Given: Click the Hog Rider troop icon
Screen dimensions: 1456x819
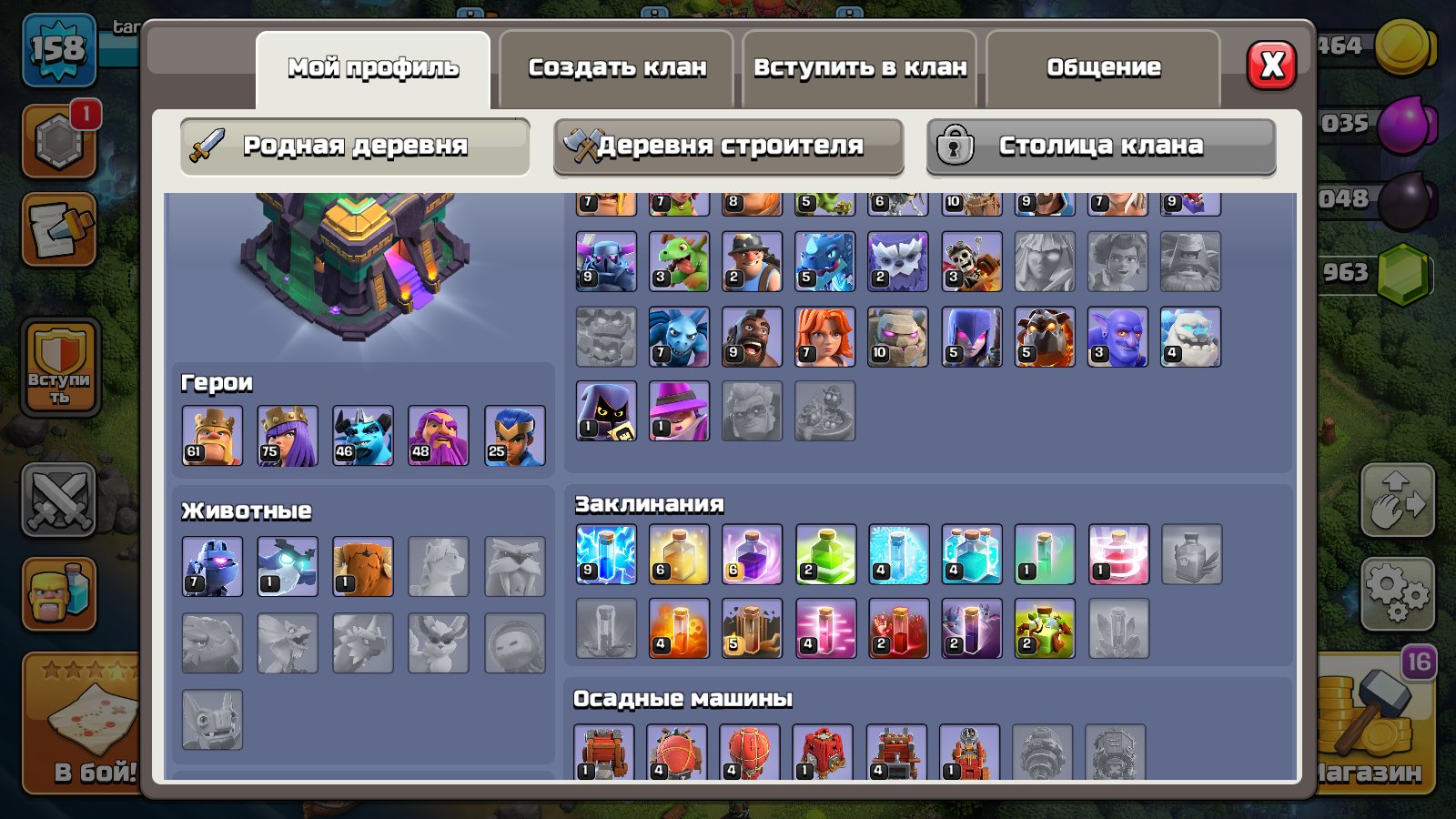Looking at the screenshot, I should 753,337.
